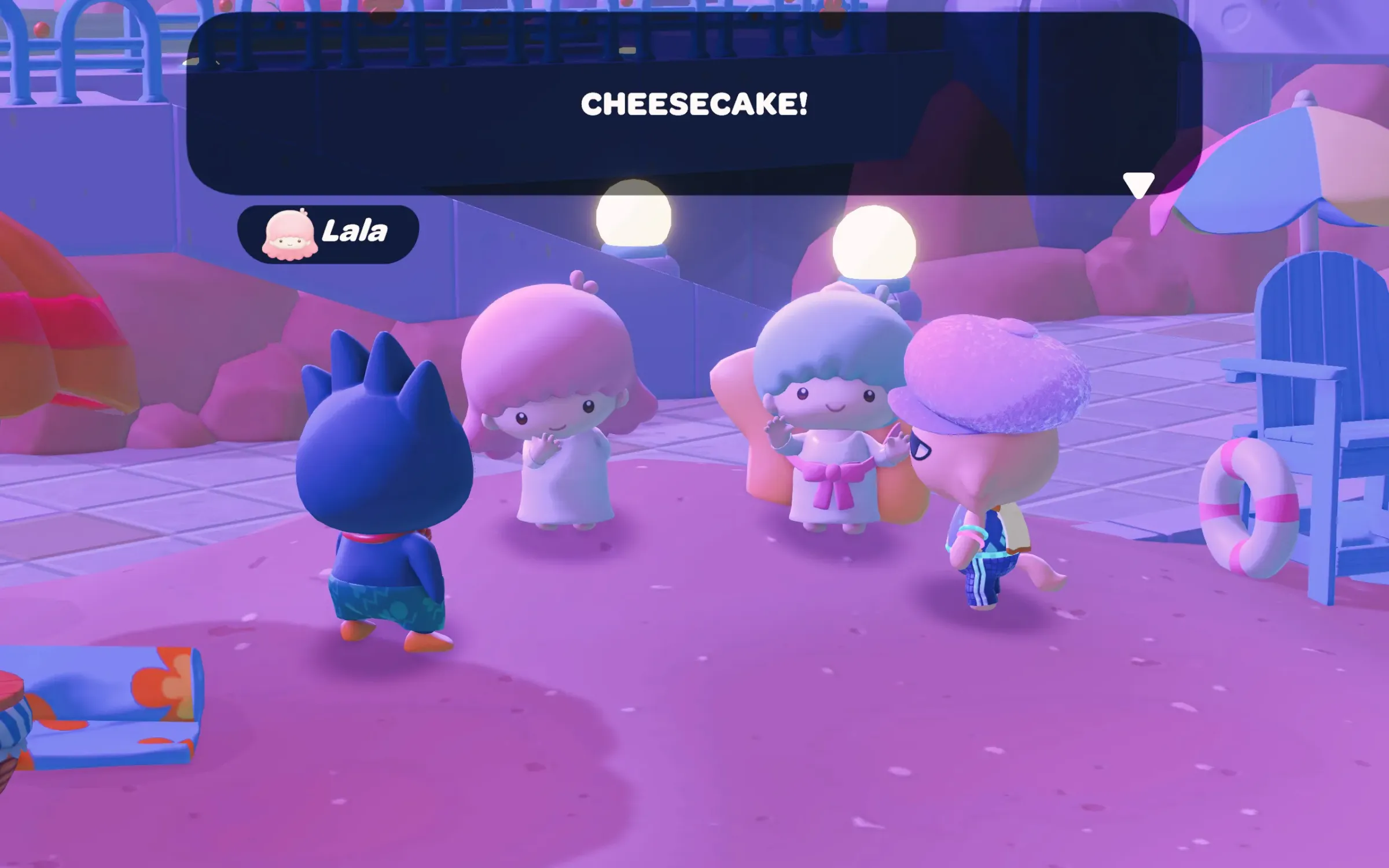Click the "CHEESECAKE!" dialogue box
Viewport: 1389px width, 868px height.
pyautogui.click(x=693, y=104)
